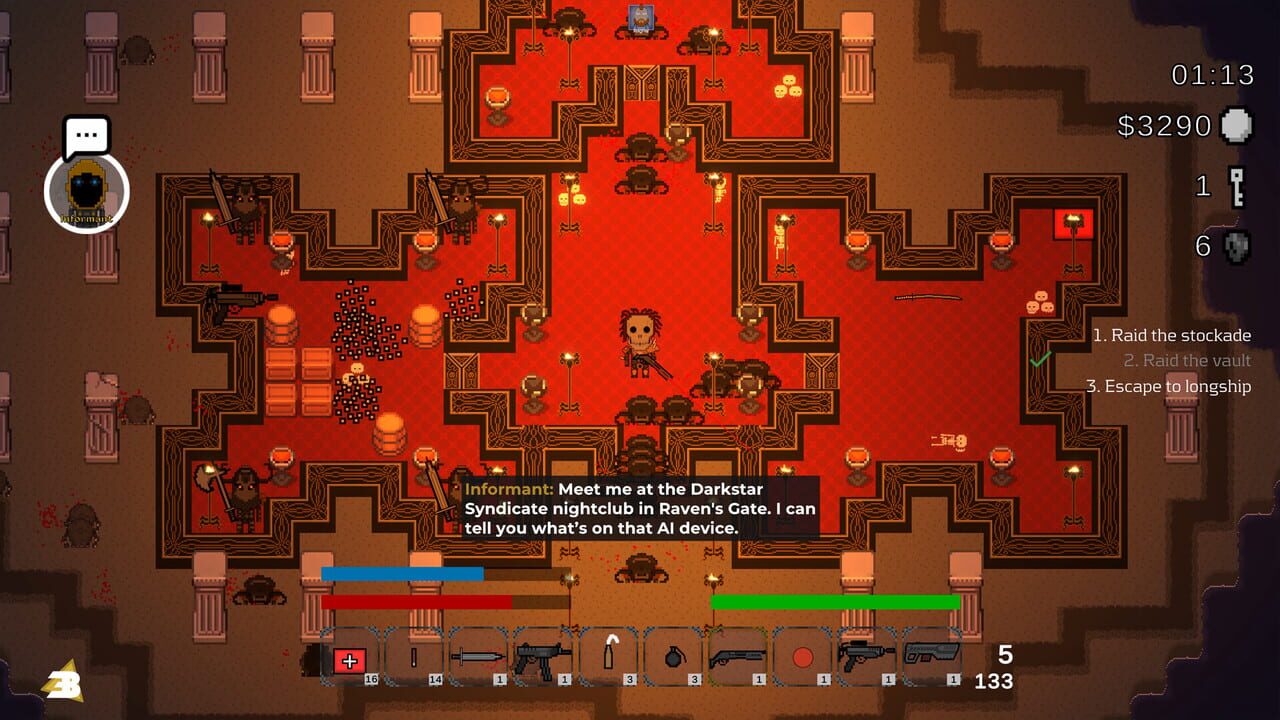Viewport: 1280px width, 720px height.
Task: Click the green health bar
Action: click(835, 601)
